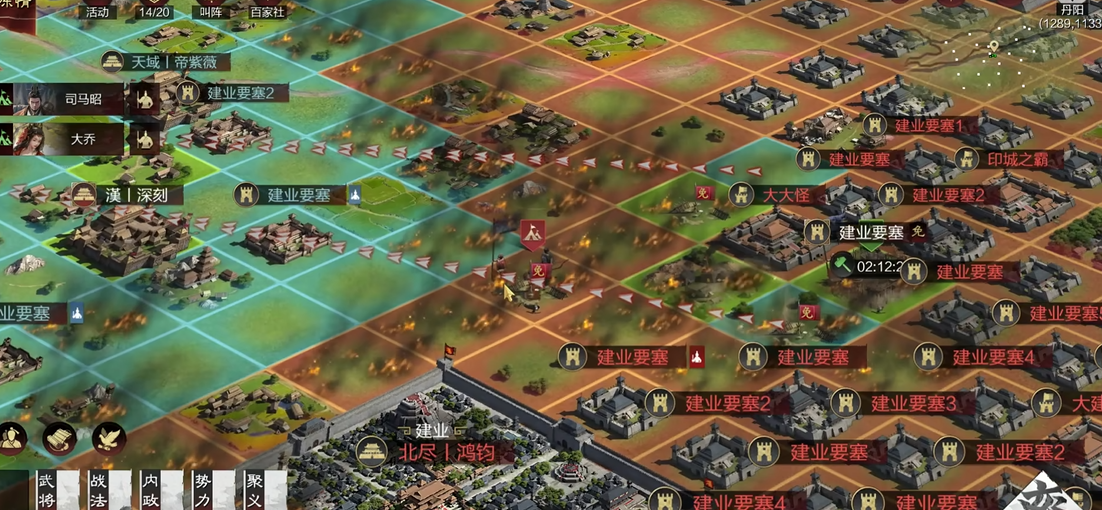1102x510 pixels.
Task: Open the 叫阵 challenge button
Action: coord(210,12)
